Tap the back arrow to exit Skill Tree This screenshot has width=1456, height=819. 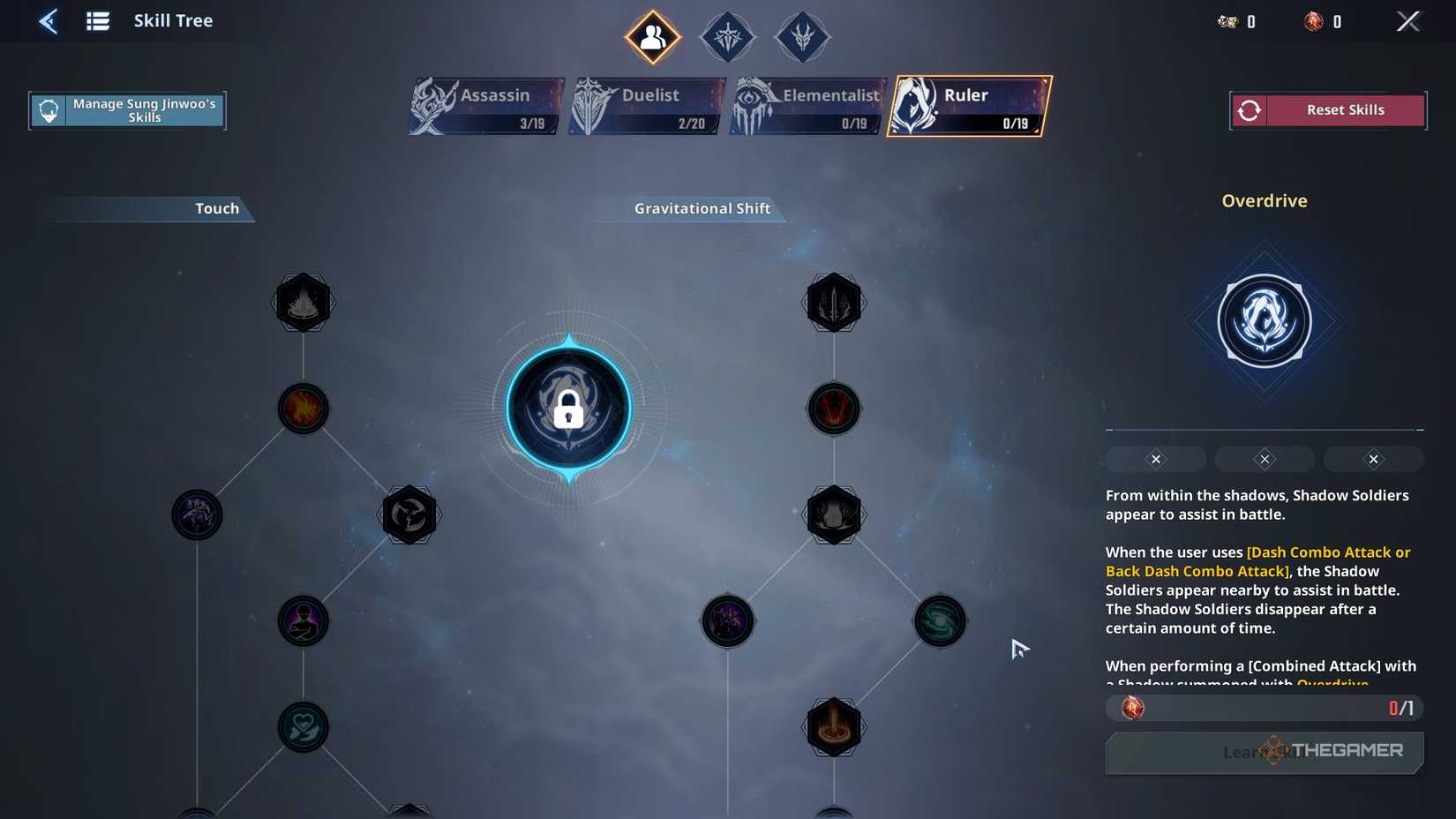(49, 20)
